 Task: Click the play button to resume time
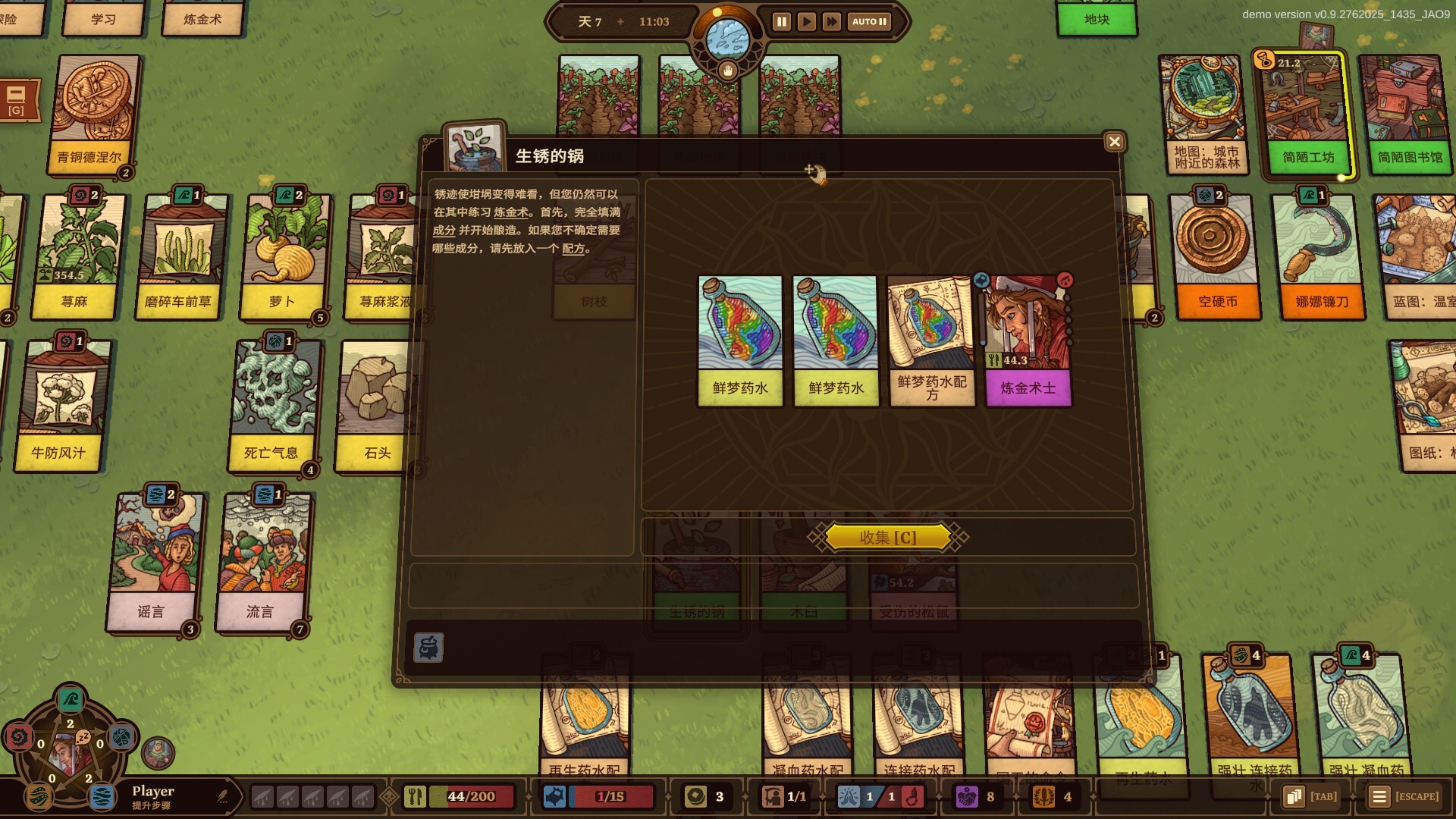pyautogui.click(x=807, y=22)
